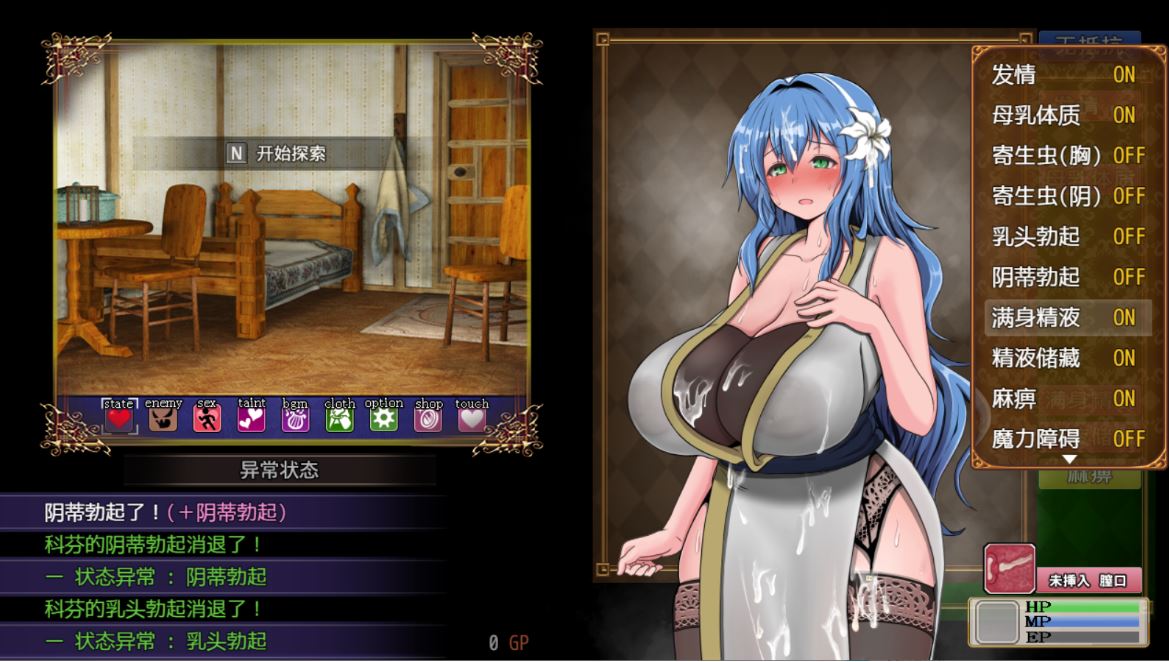This screenshot has height=662, width=1169.
Task: Toggle the 精液储藏 status row
Action: (1066, 358)
